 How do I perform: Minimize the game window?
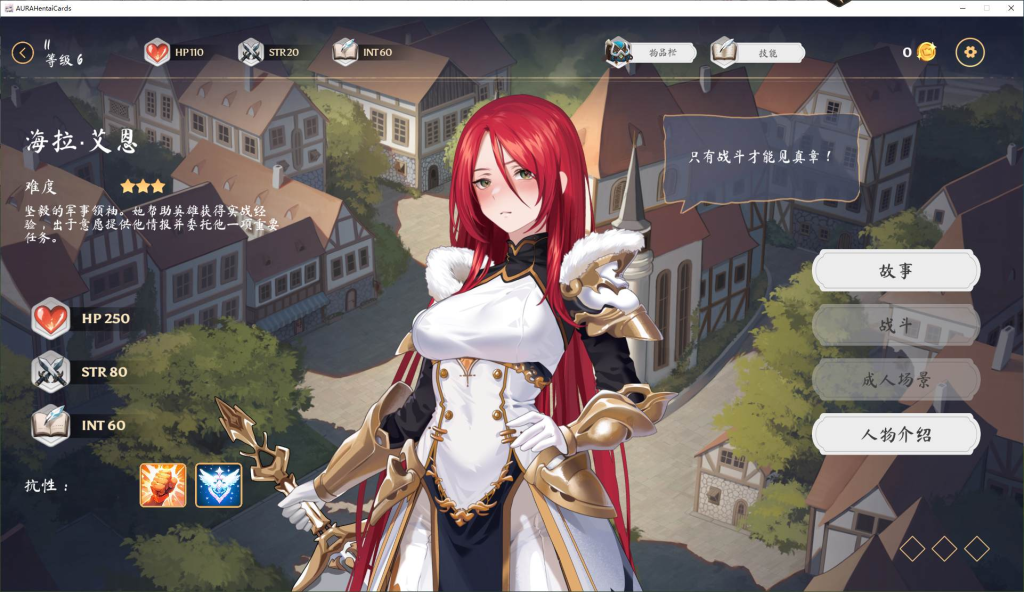tap(962, 8)
